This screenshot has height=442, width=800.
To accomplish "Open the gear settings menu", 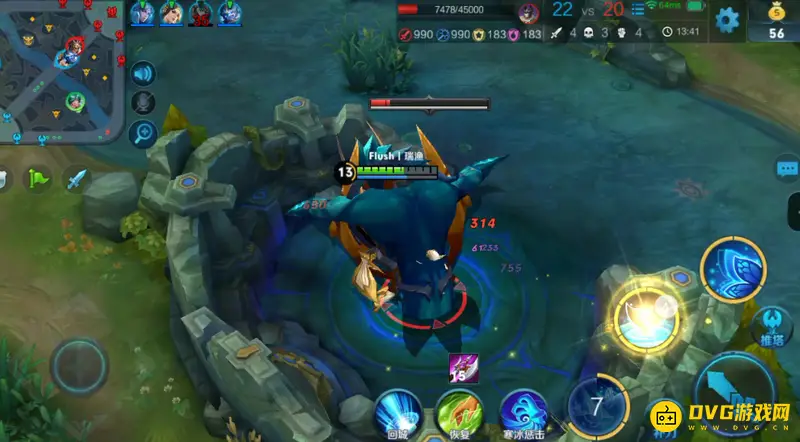I will [728, 19].
